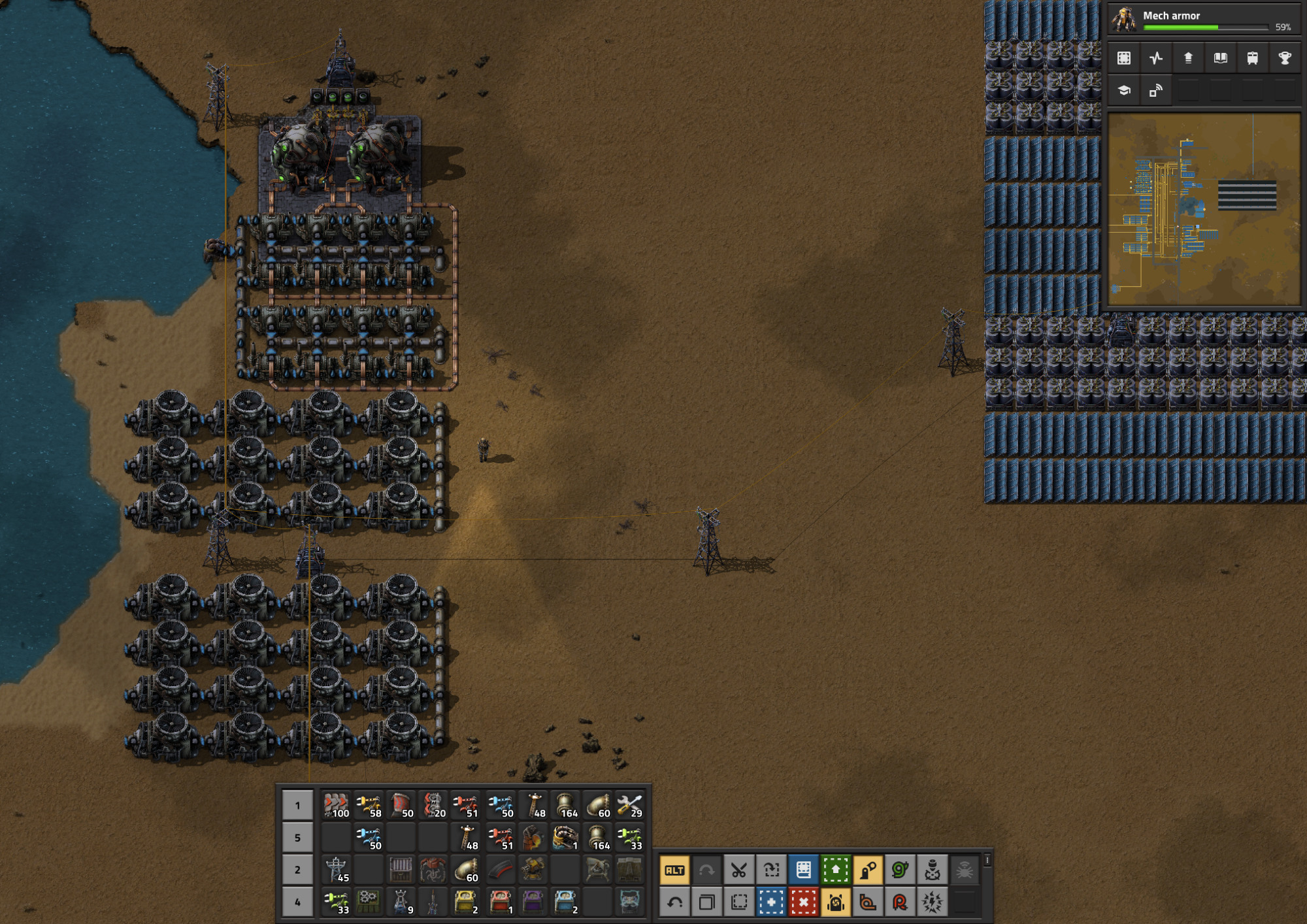The width and height of the screenshot is (1307, 924).
Task: Click quickbar row selector number 2
Action: (297, 870)
